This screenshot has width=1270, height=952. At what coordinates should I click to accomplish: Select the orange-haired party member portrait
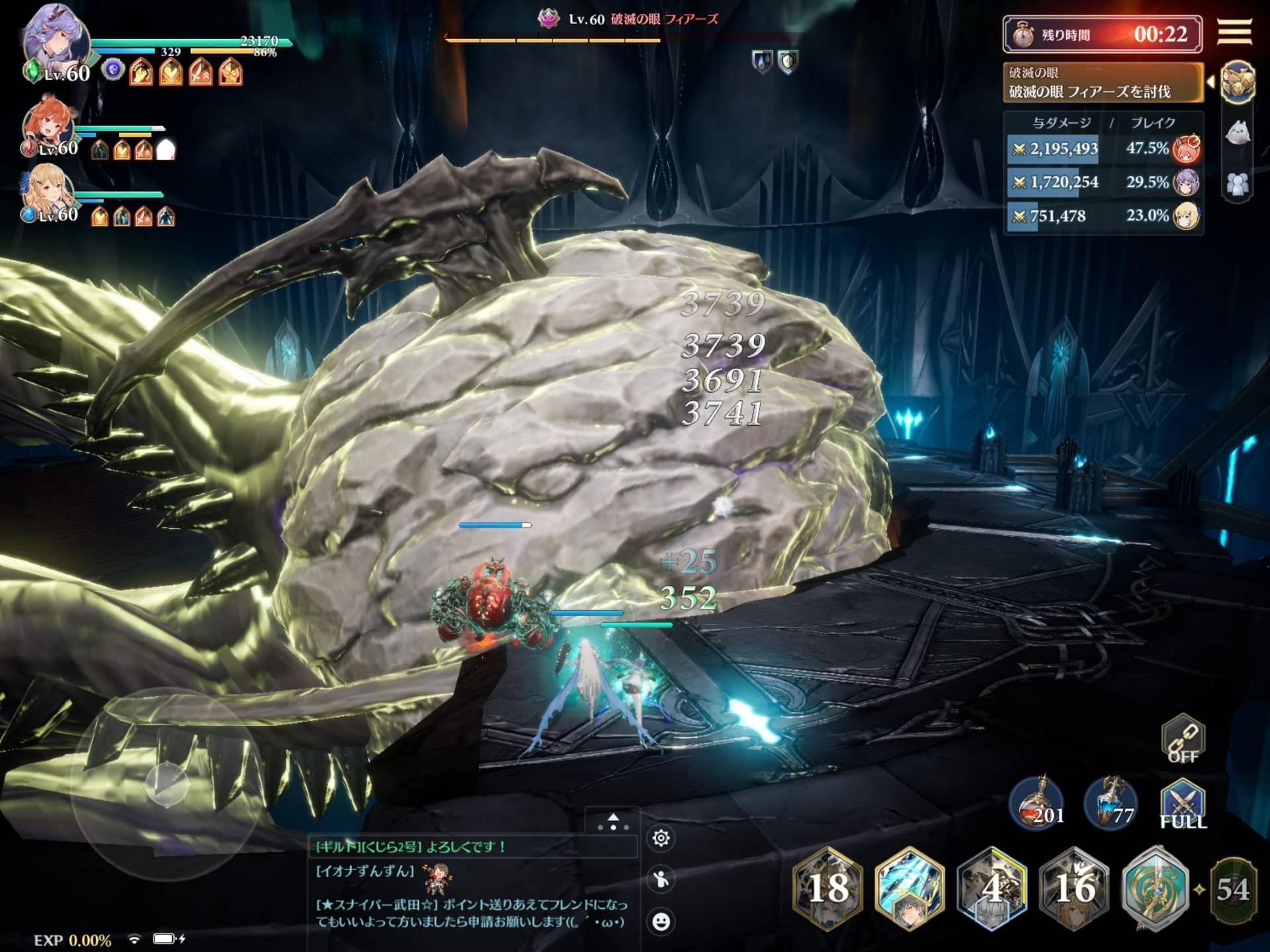[x=48, y=126]
